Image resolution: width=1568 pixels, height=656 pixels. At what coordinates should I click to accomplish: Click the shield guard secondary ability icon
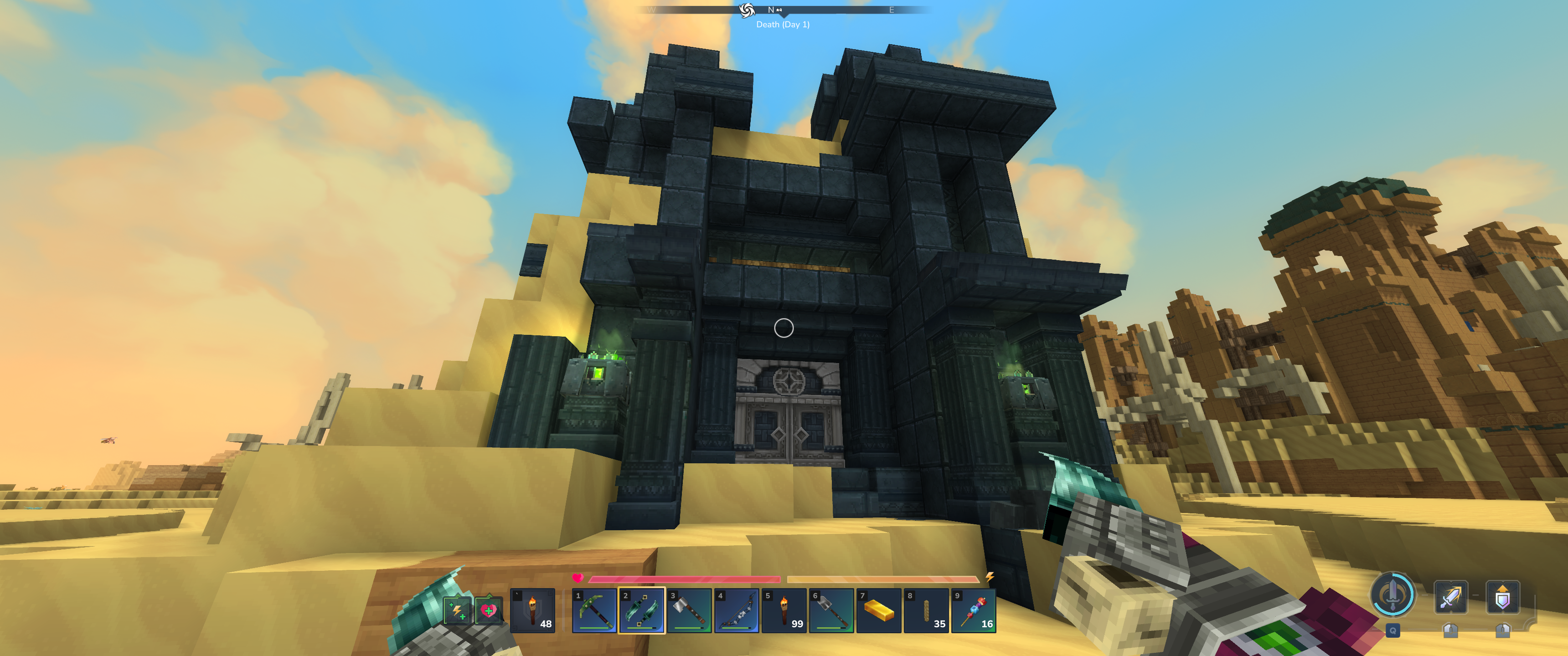[1502, 597]
